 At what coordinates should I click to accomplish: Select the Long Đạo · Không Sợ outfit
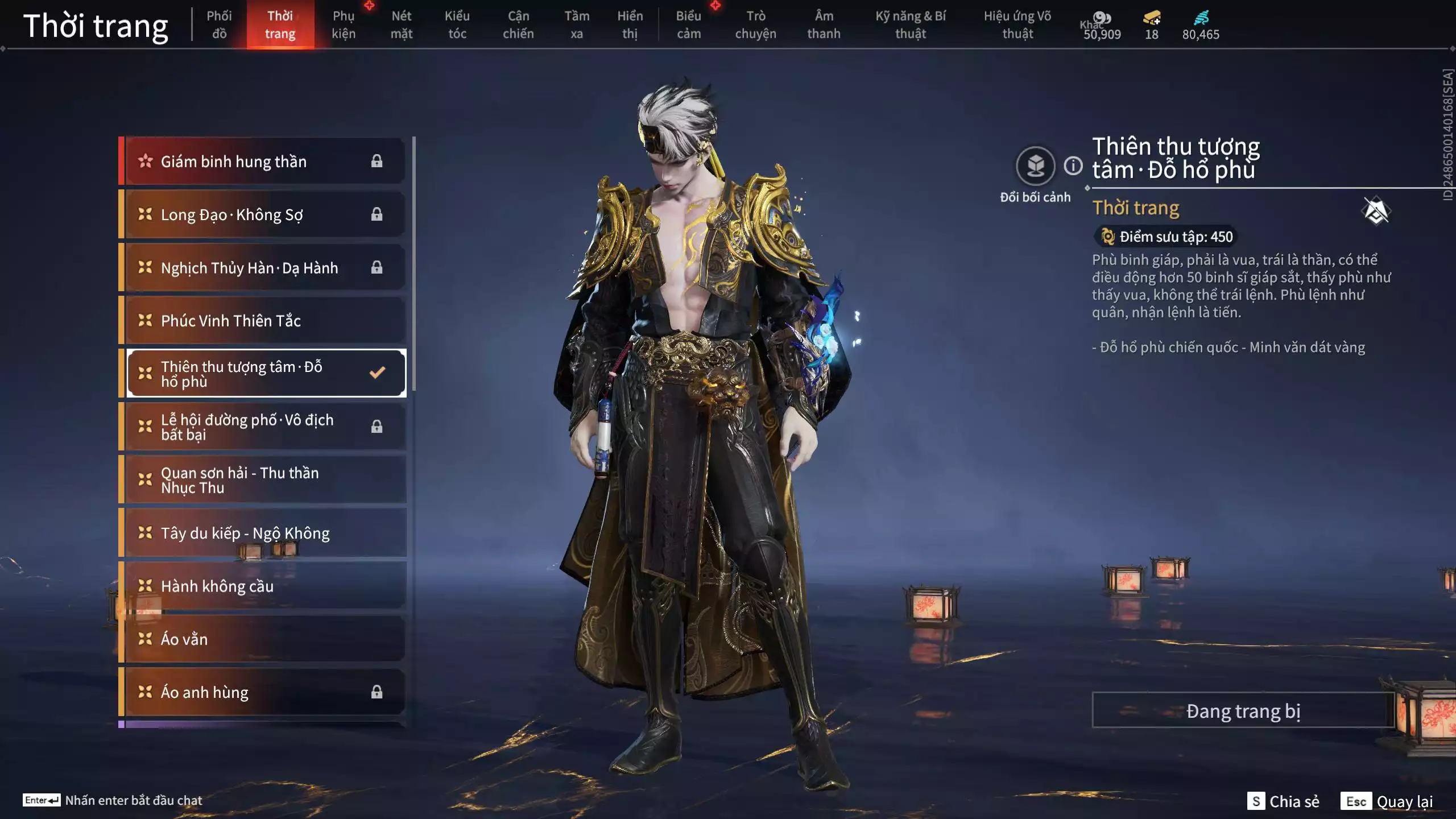coord(264,214)
